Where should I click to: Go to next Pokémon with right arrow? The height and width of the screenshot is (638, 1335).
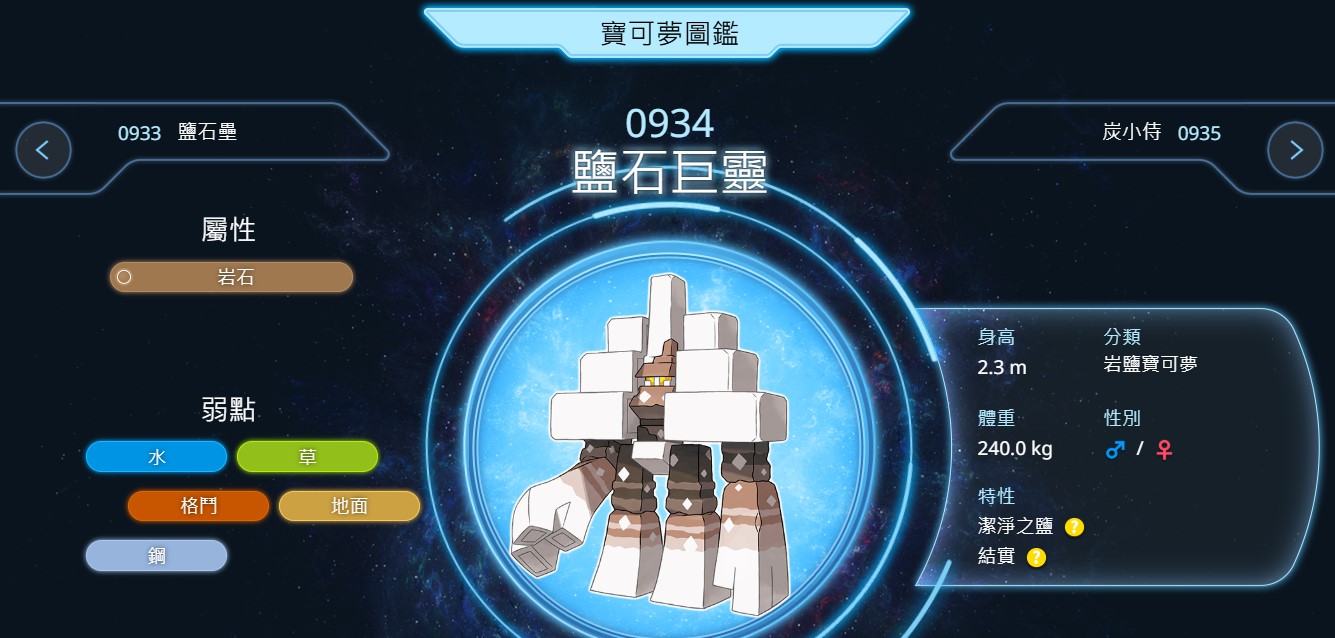click(1295, 150)
